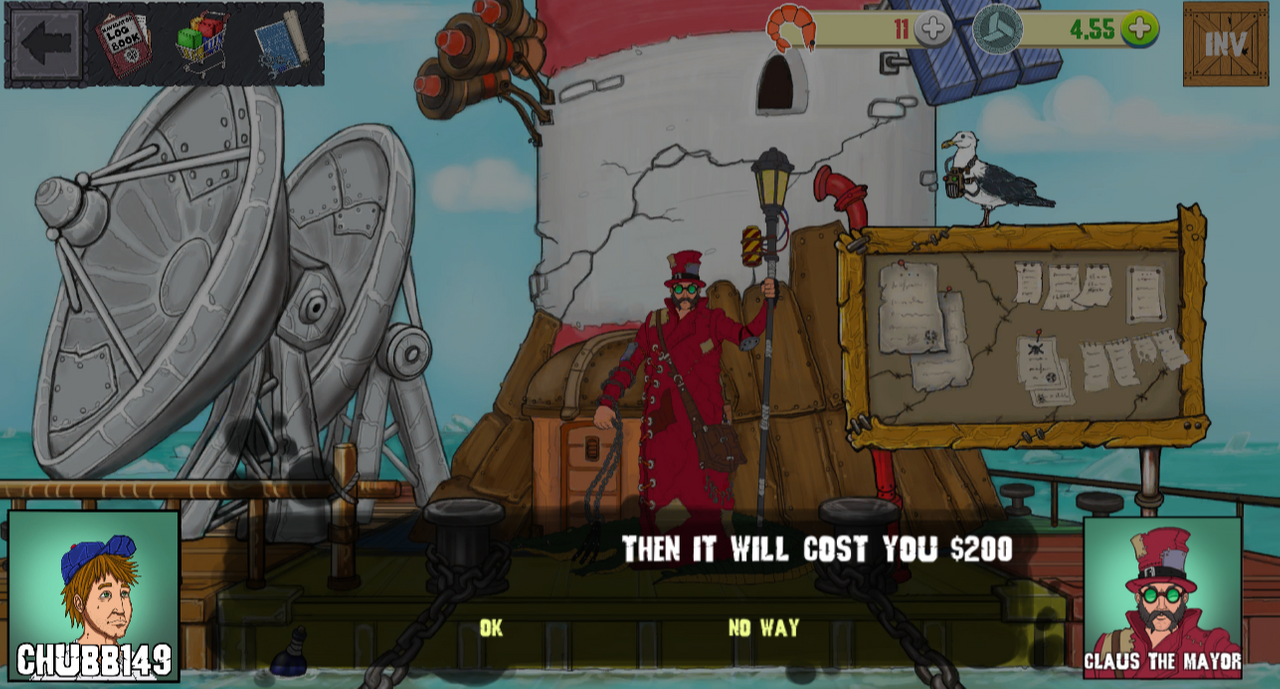Open the shopping cart store

[203, 44]
